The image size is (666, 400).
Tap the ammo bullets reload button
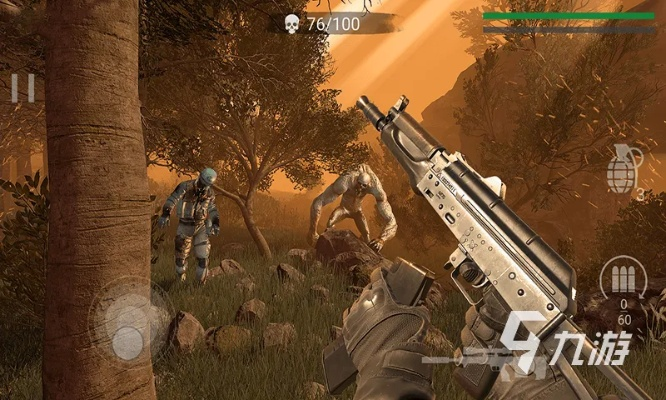[x=622, y=279]
